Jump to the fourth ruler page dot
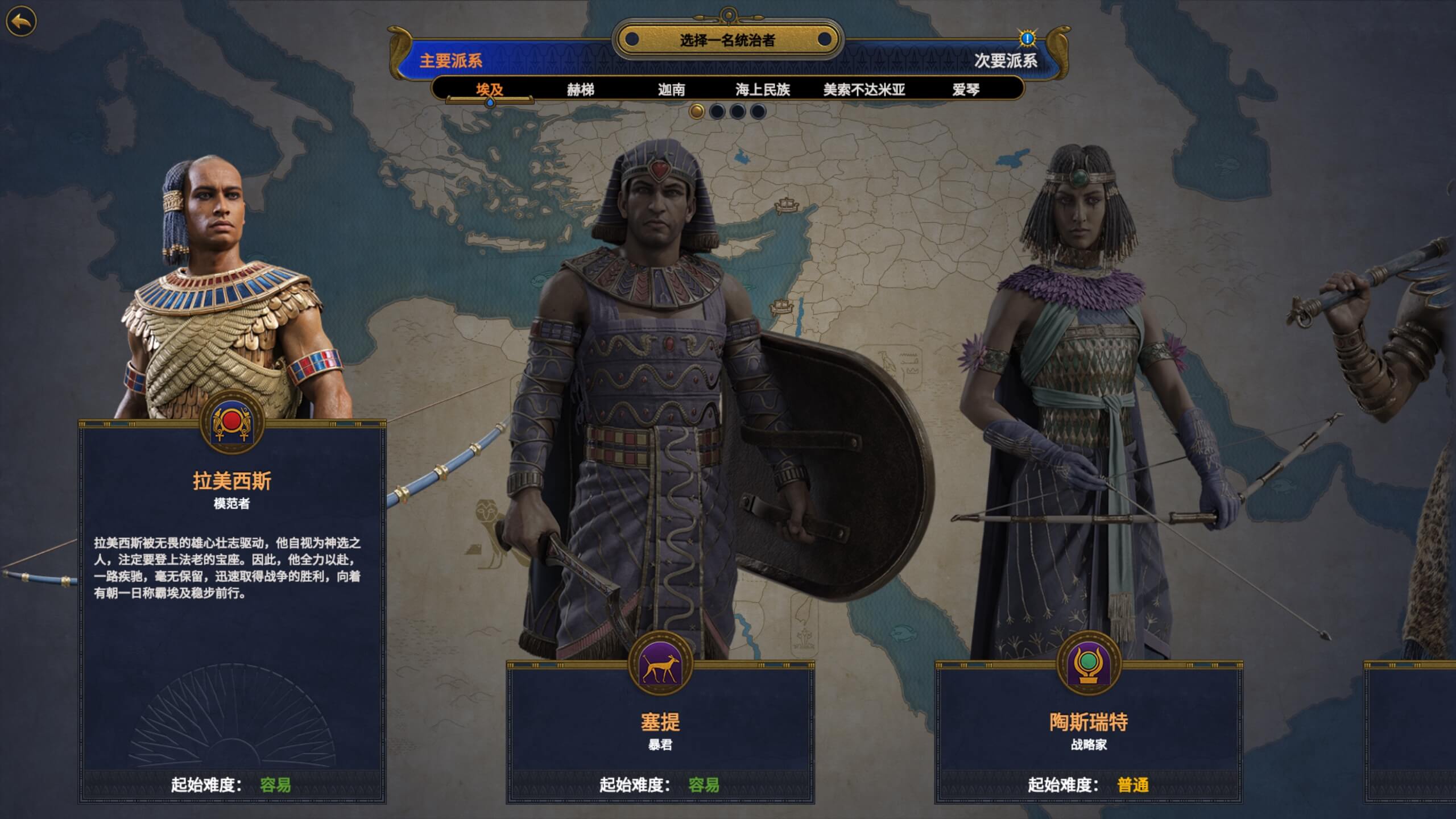1456x819 pixels. point(758,111)
